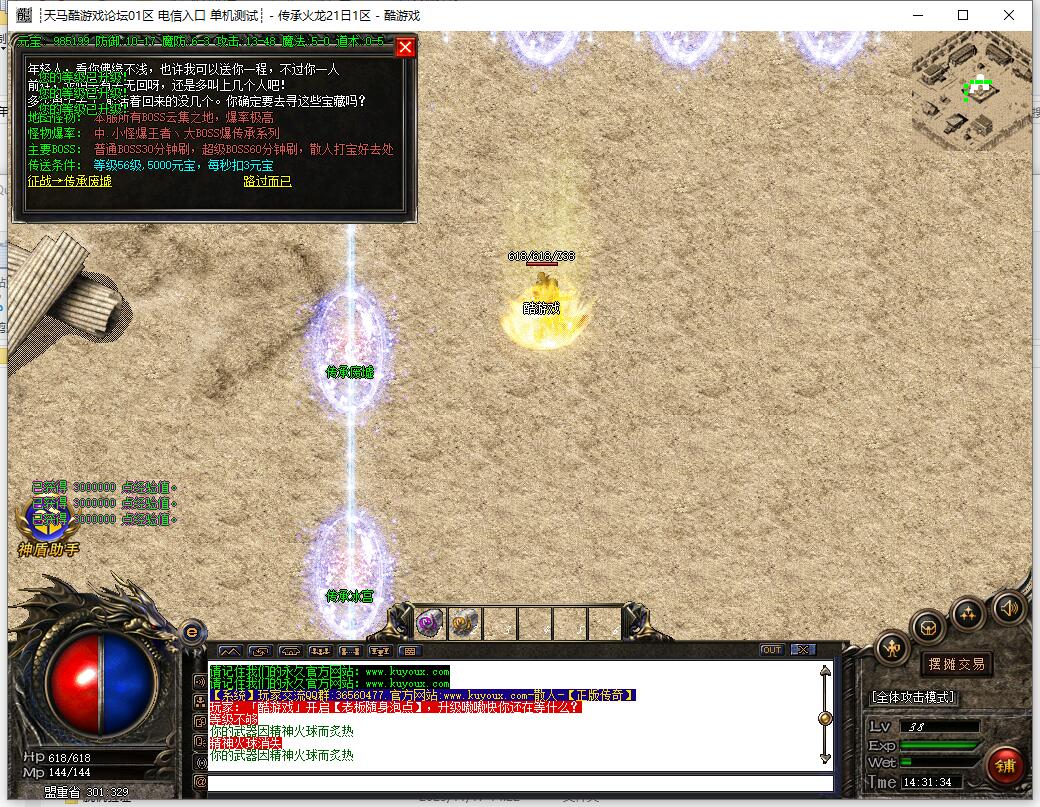1040x807 pixels.
Task: Maximize the game window
Action: (963, 15)
